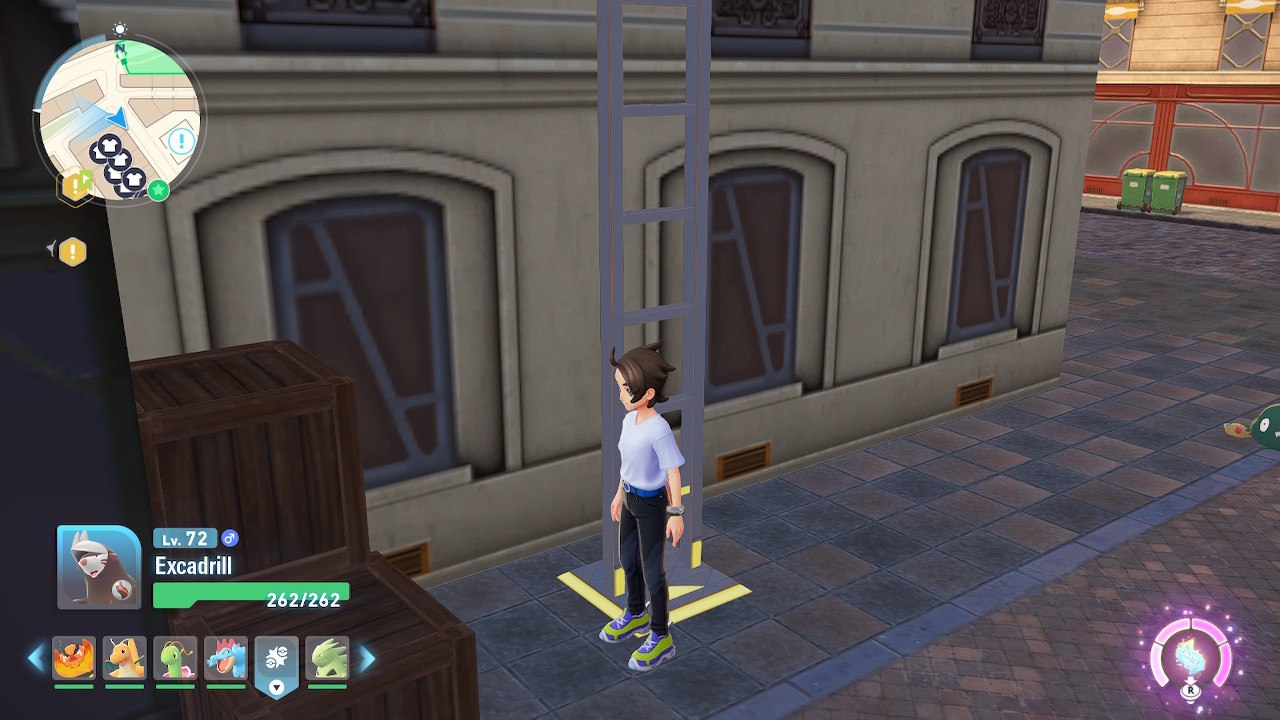
Task: Choose the fiery orange Pokémon party slot
Action: [74, 658]
